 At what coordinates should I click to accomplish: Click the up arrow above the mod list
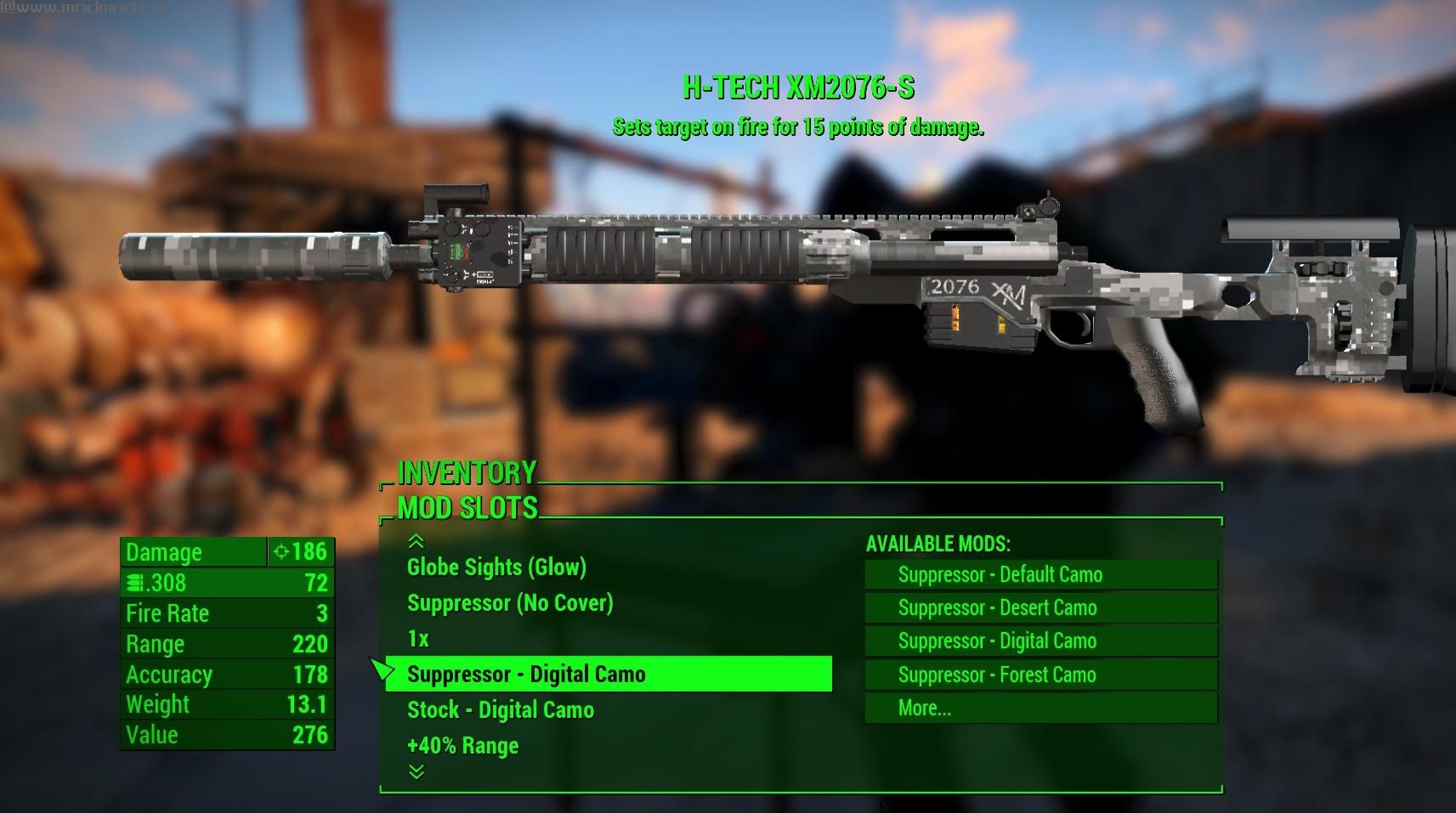[416, 541]
